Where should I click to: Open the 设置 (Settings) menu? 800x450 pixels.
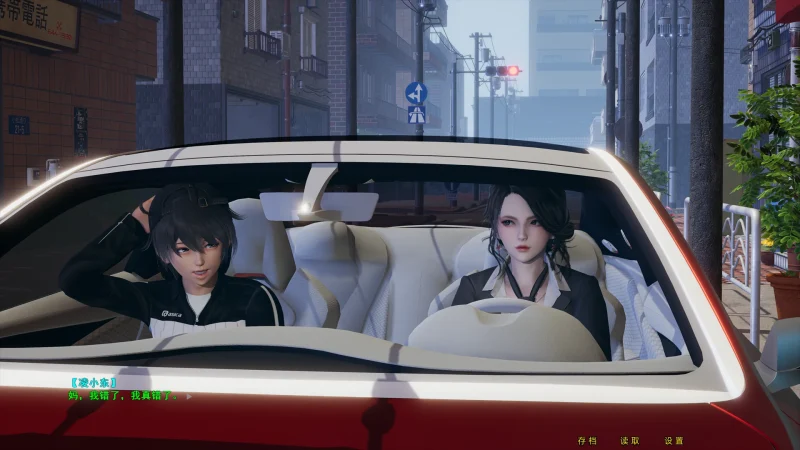(x=674, y=440)
